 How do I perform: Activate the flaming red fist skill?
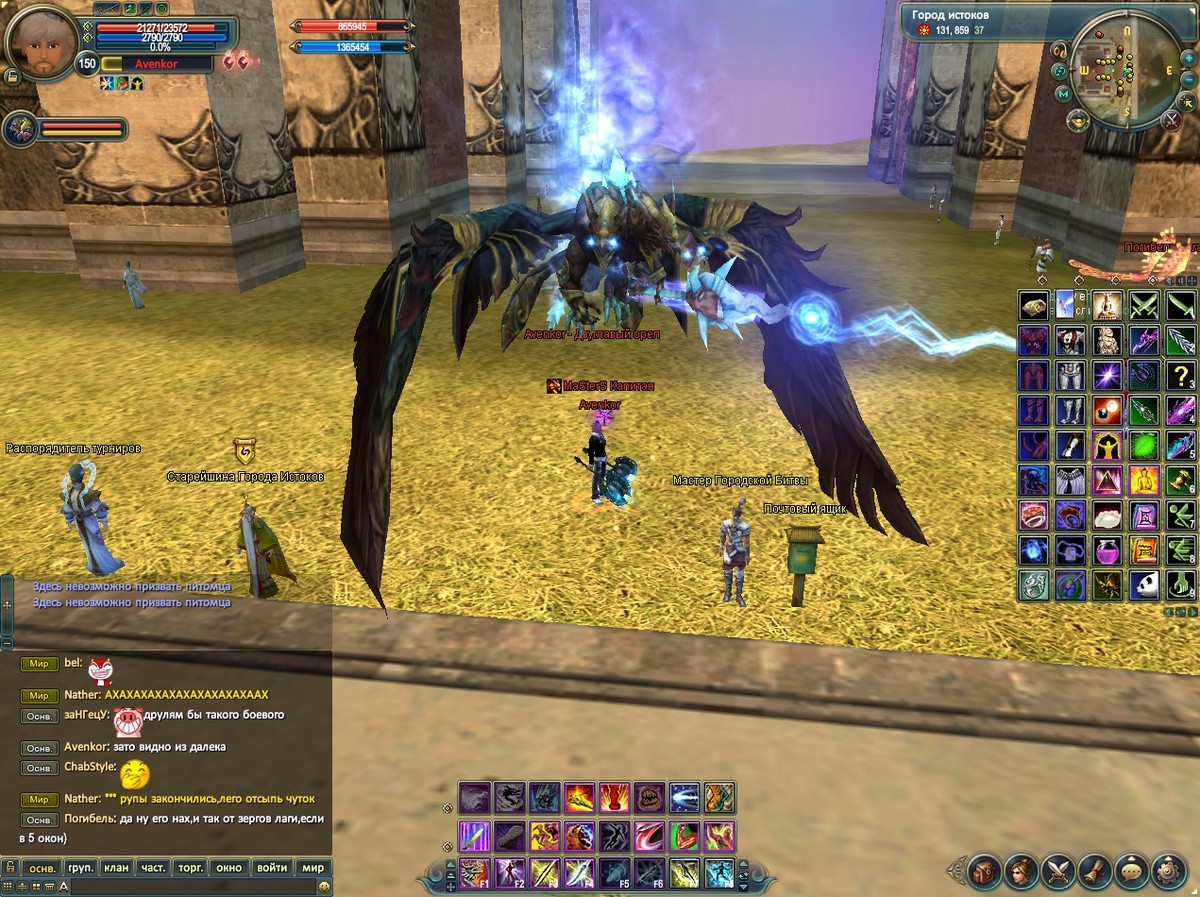615,798
